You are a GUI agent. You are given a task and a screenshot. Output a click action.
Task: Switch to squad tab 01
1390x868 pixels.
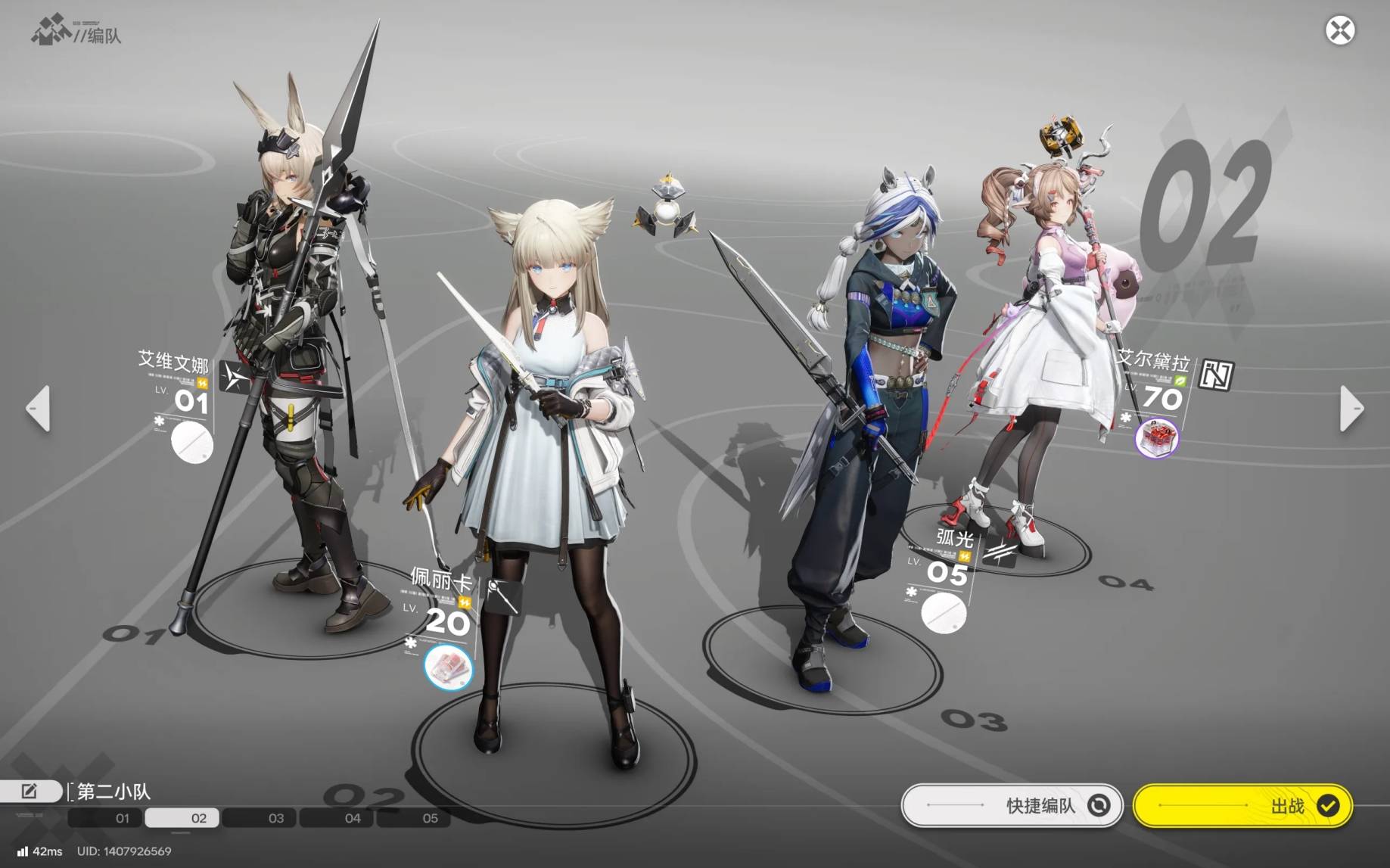coord(122,818)
